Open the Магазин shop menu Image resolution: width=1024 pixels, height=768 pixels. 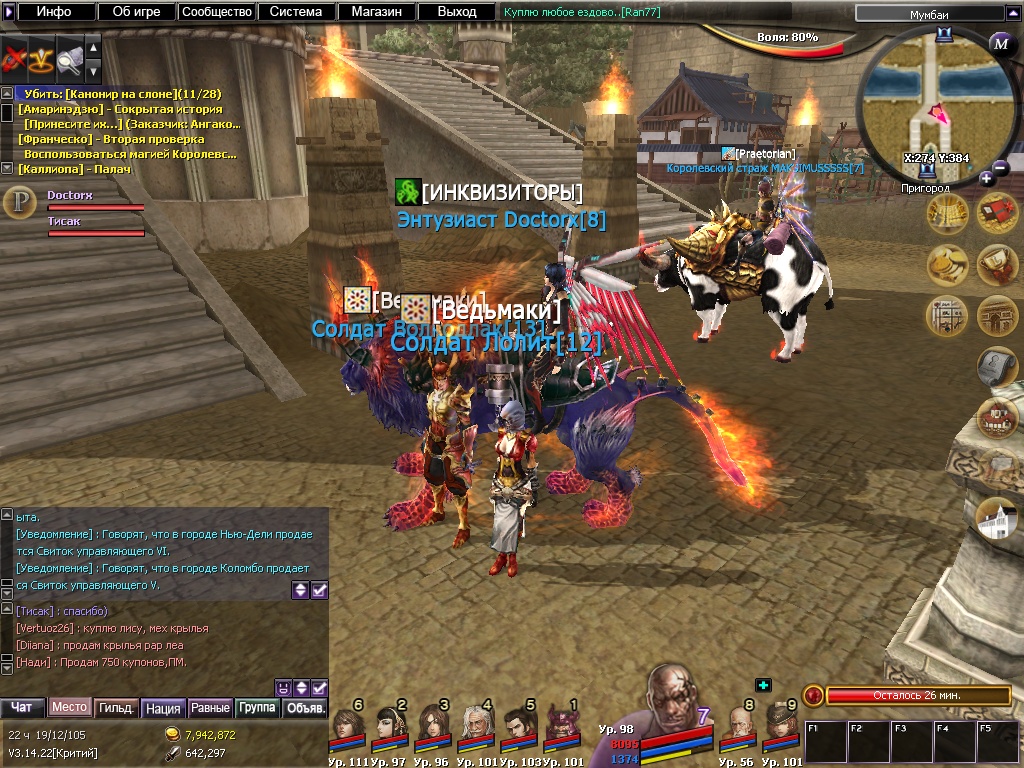(376, 12)
